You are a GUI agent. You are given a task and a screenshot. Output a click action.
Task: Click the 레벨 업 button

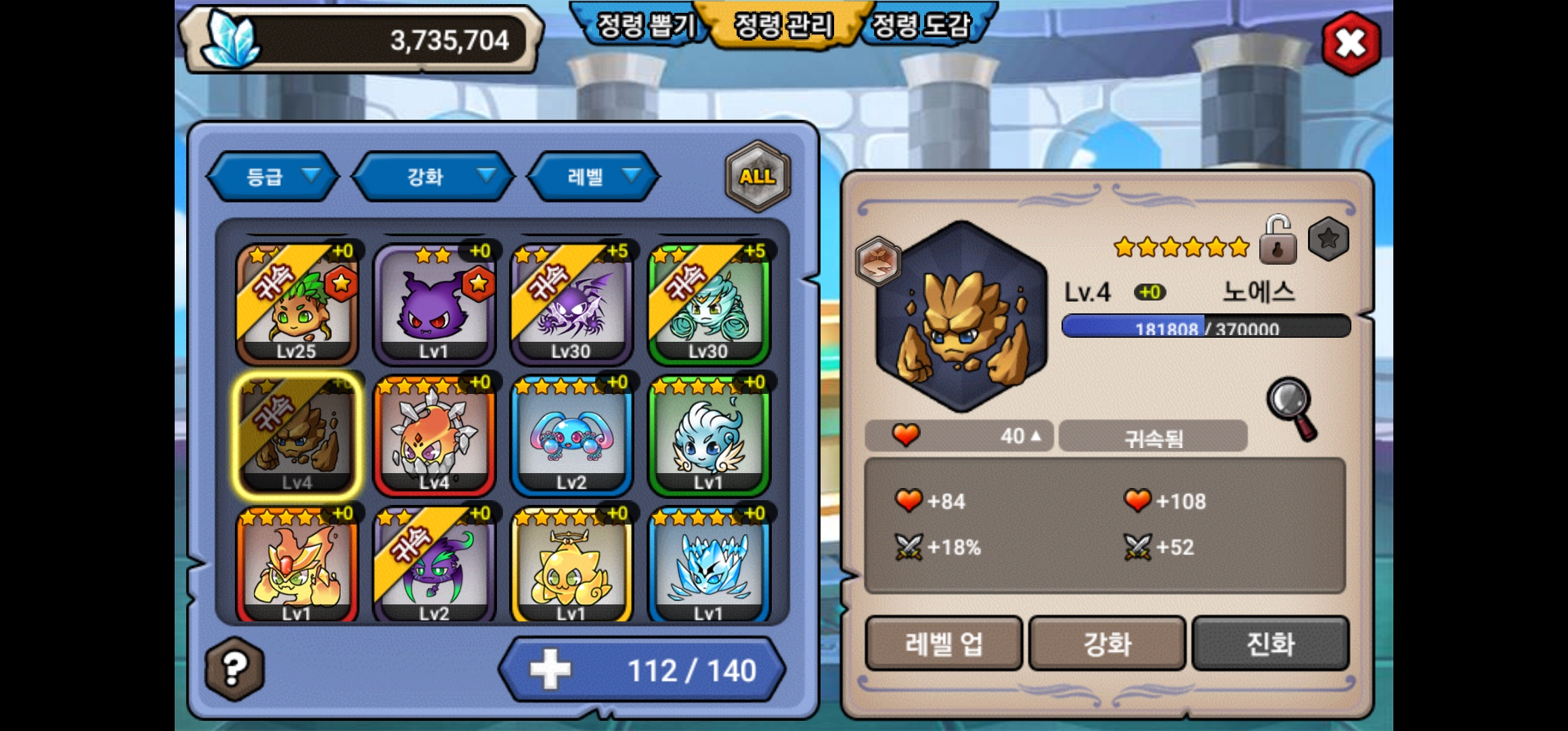943,644
